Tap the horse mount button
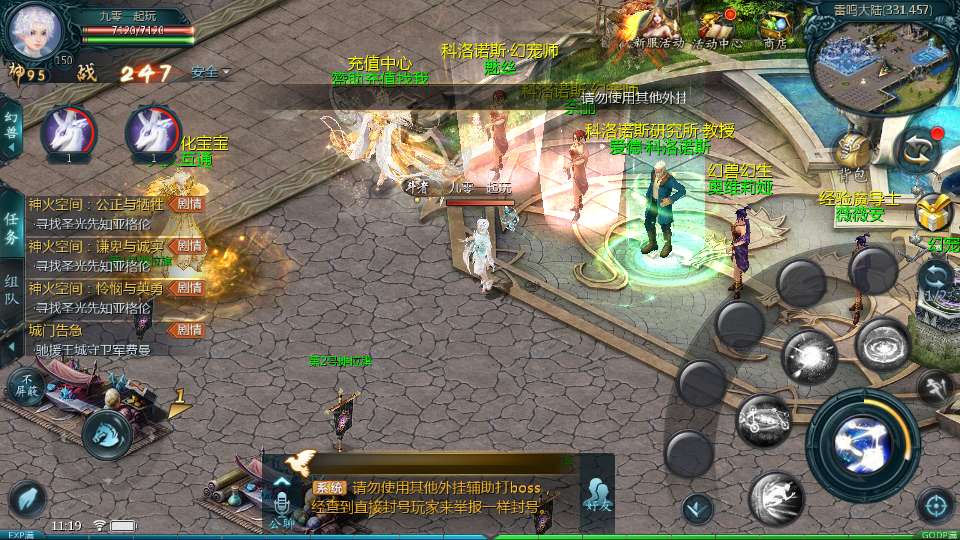 coord(106,433)
